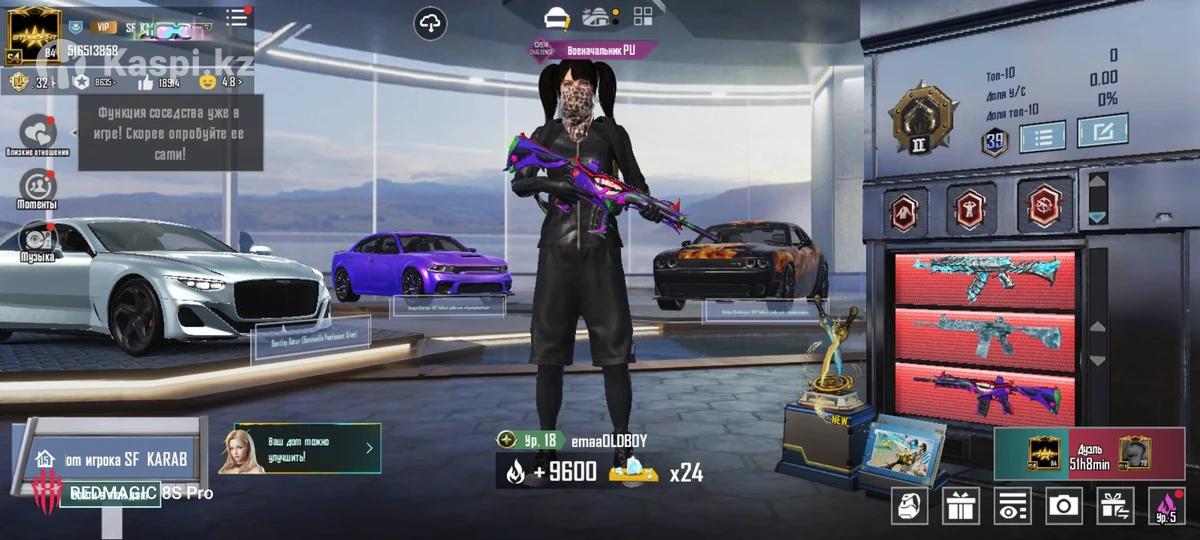This screenshot has height=540, width=1200.
Task: Open the gift box icon
Action: pyautogui.click(x=961, y=506)
